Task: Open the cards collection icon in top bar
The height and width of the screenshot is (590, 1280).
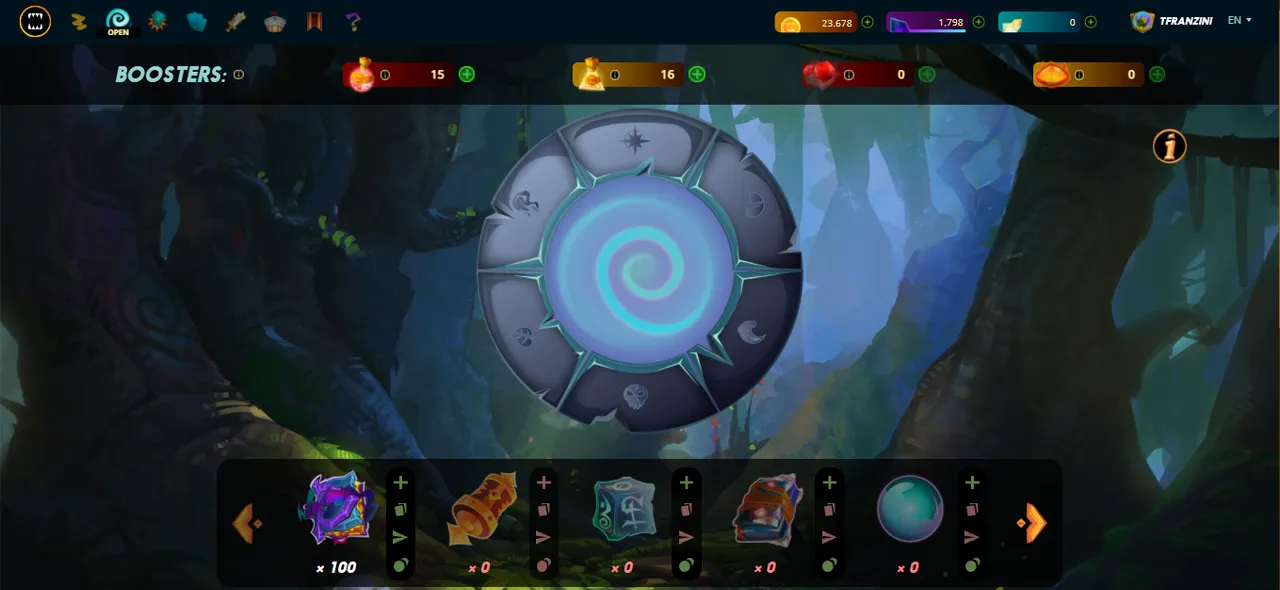Action: click(196, 21)
